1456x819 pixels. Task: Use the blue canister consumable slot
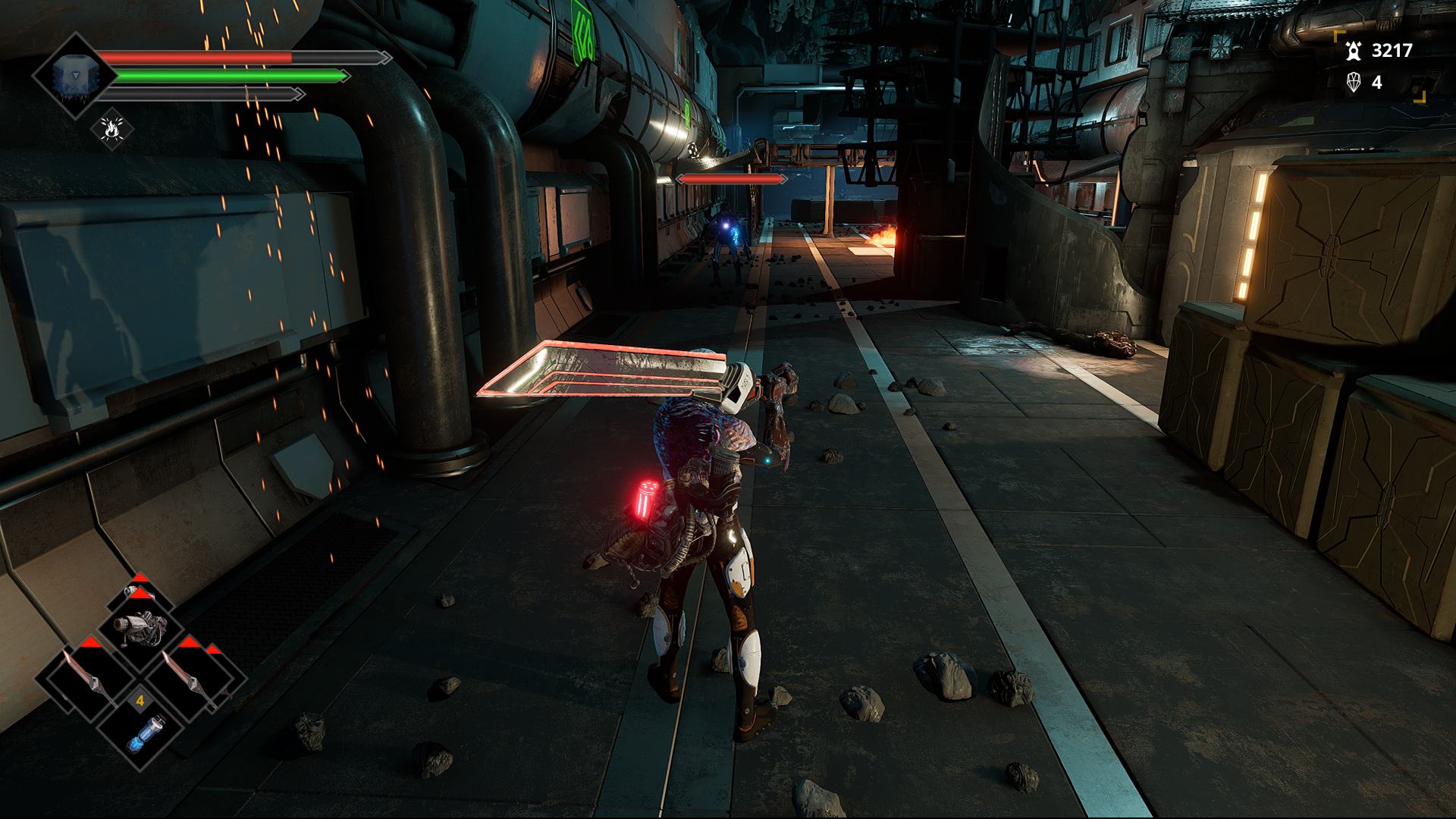(x=143, y=734)
